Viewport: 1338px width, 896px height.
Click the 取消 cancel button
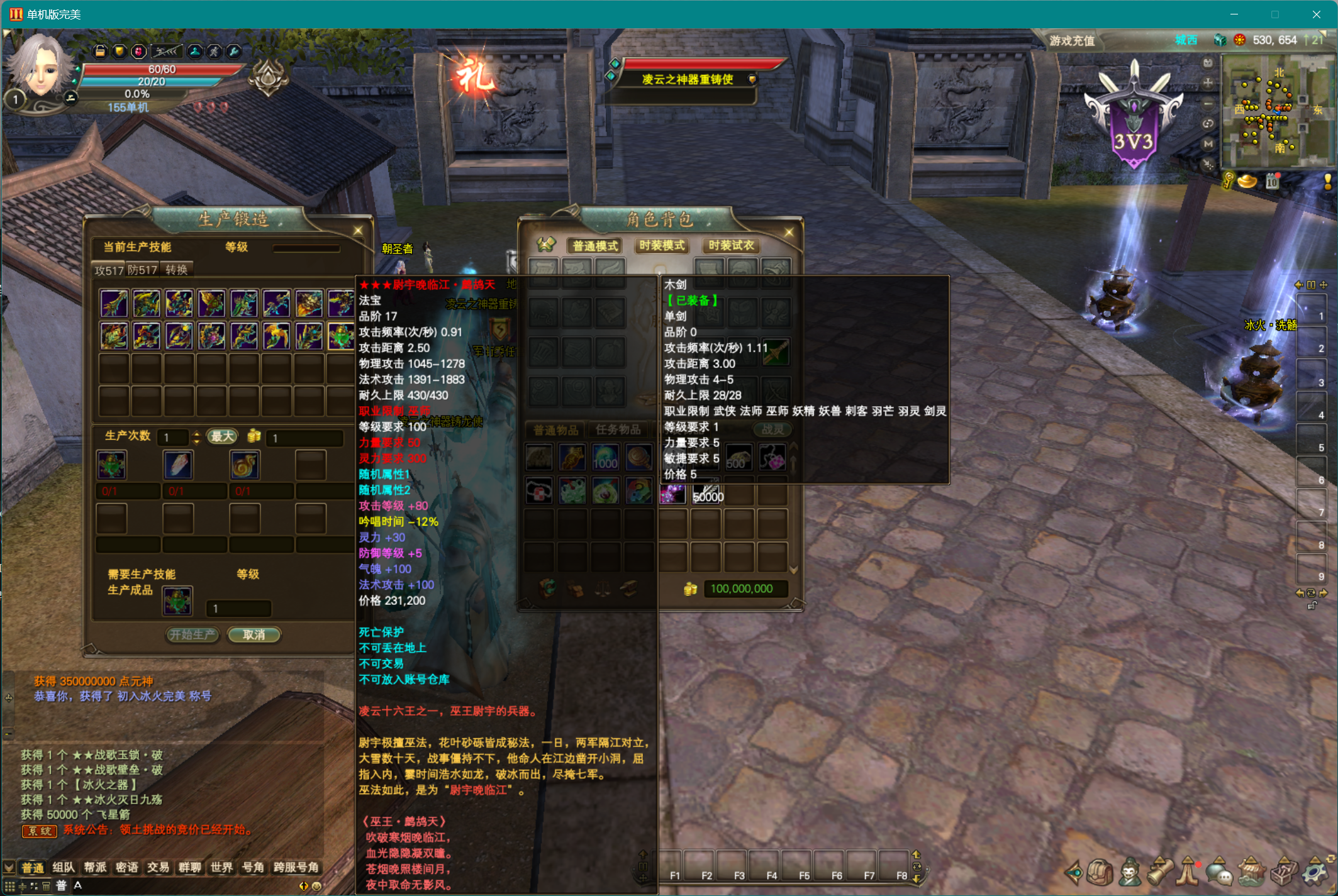tap(254, 635)
